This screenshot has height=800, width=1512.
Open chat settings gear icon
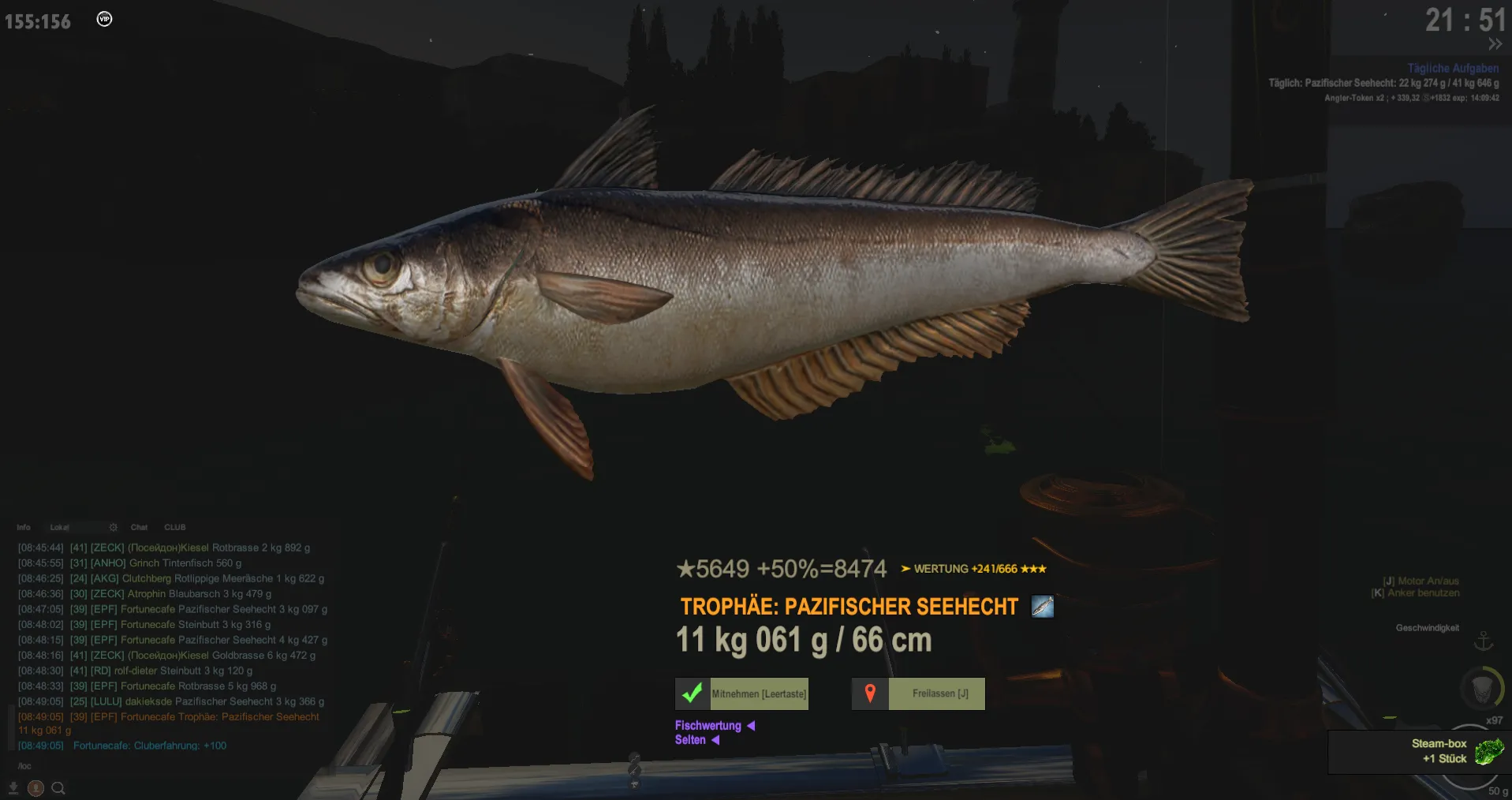(x=114, y=527)
